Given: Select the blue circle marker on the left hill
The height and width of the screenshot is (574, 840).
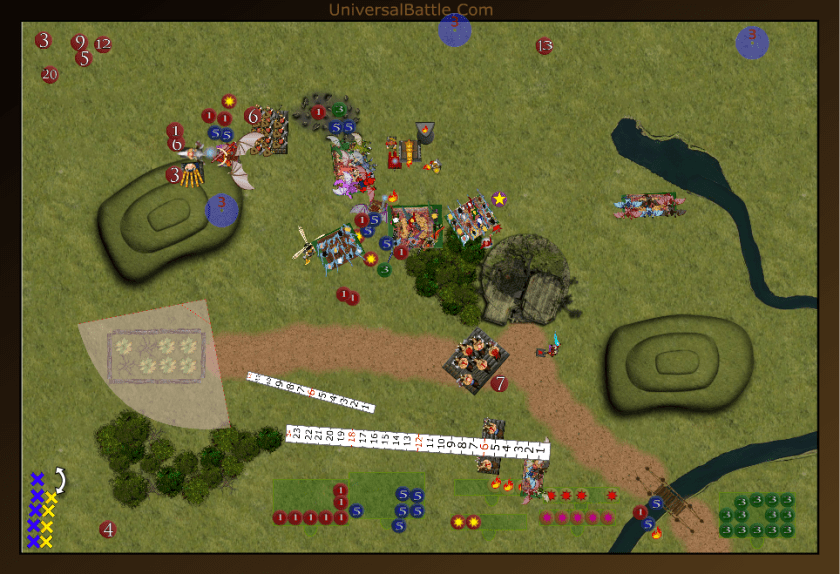Looking at the screenshot, I should point(222,210).
